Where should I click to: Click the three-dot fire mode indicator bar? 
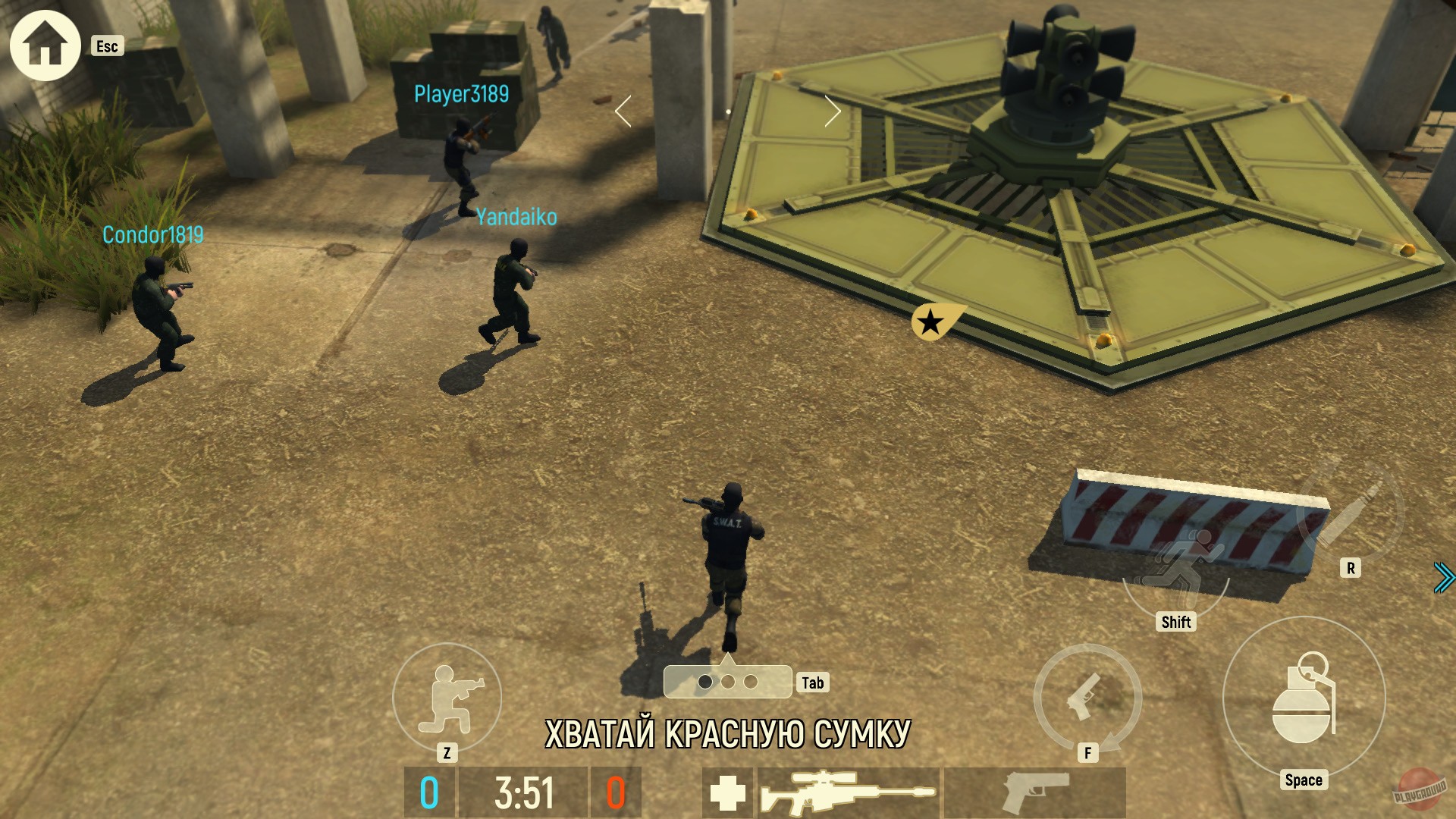726,681
